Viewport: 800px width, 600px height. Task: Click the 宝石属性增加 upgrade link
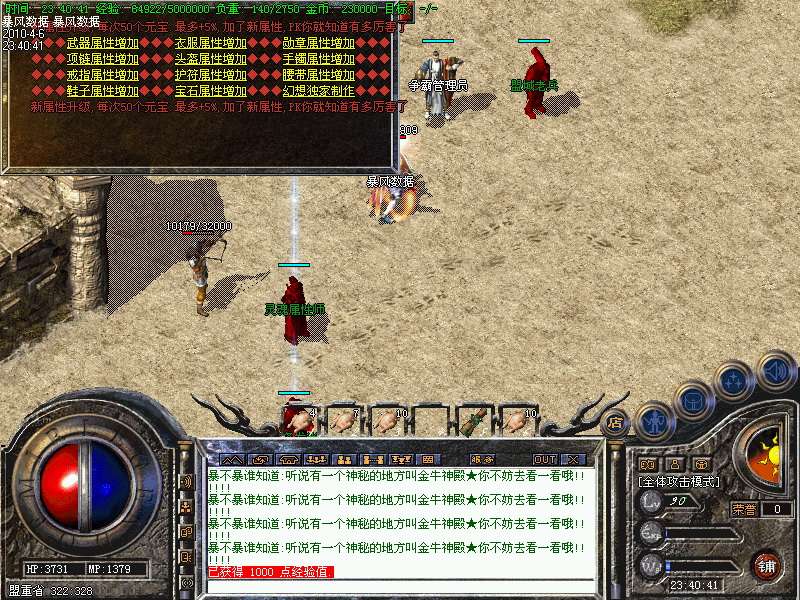point(210,91)
